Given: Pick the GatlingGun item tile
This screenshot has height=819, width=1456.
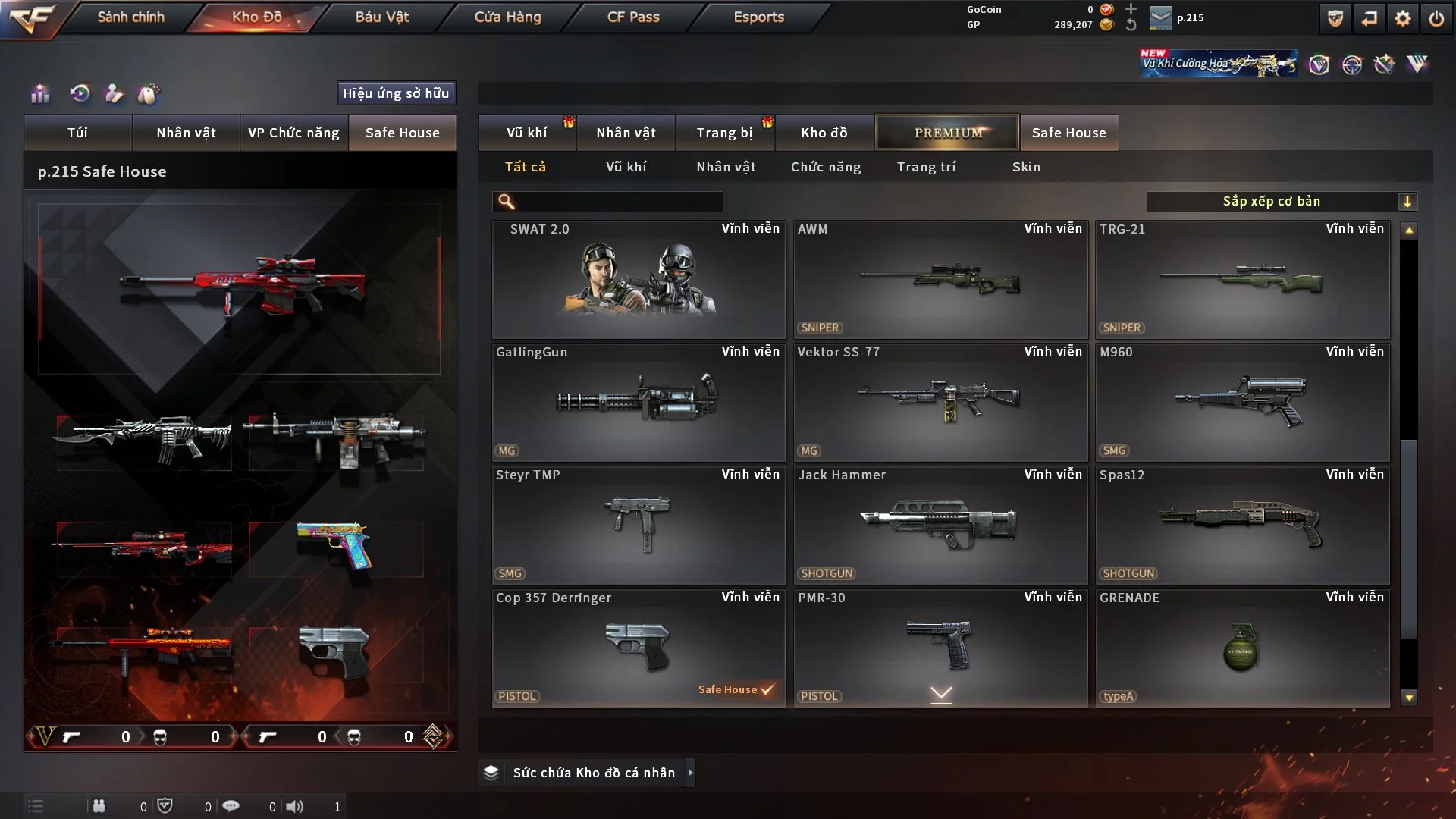Looking at the screenshot, I should click(x=639, y=403).
